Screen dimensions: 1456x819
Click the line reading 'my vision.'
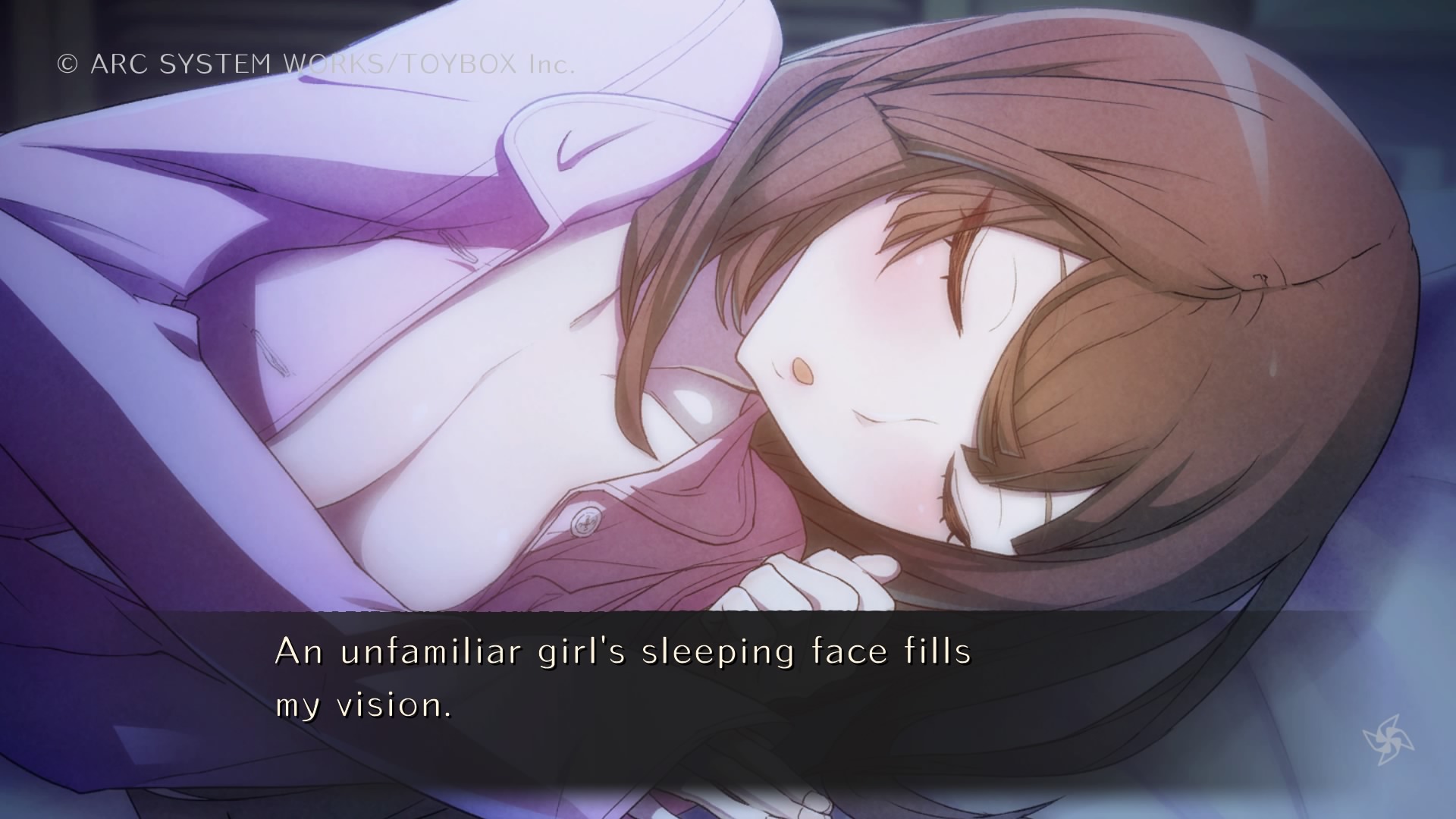coord(364,708)
